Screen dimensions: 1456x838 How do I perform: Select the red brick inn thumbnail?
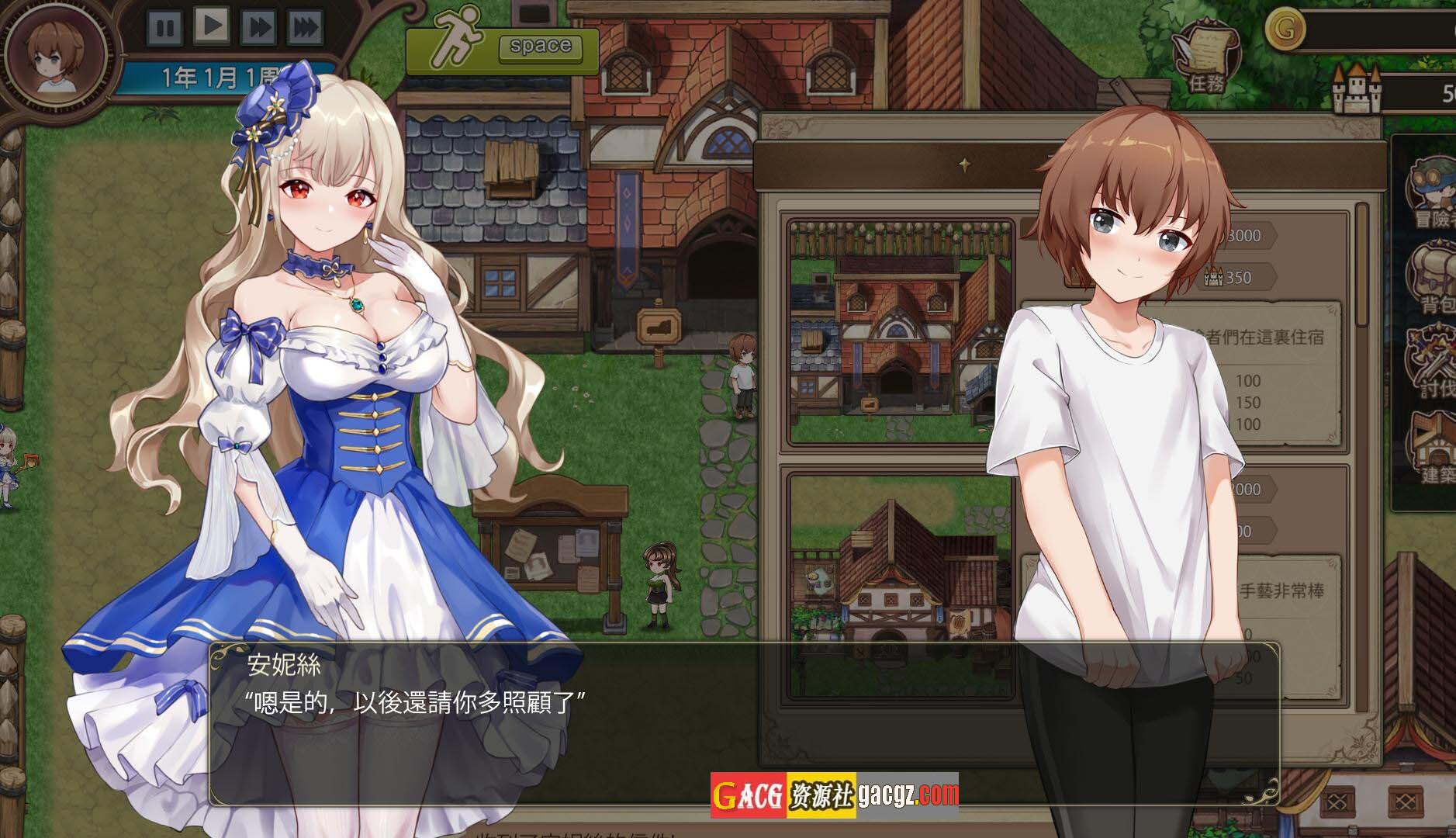pos(901,332)
